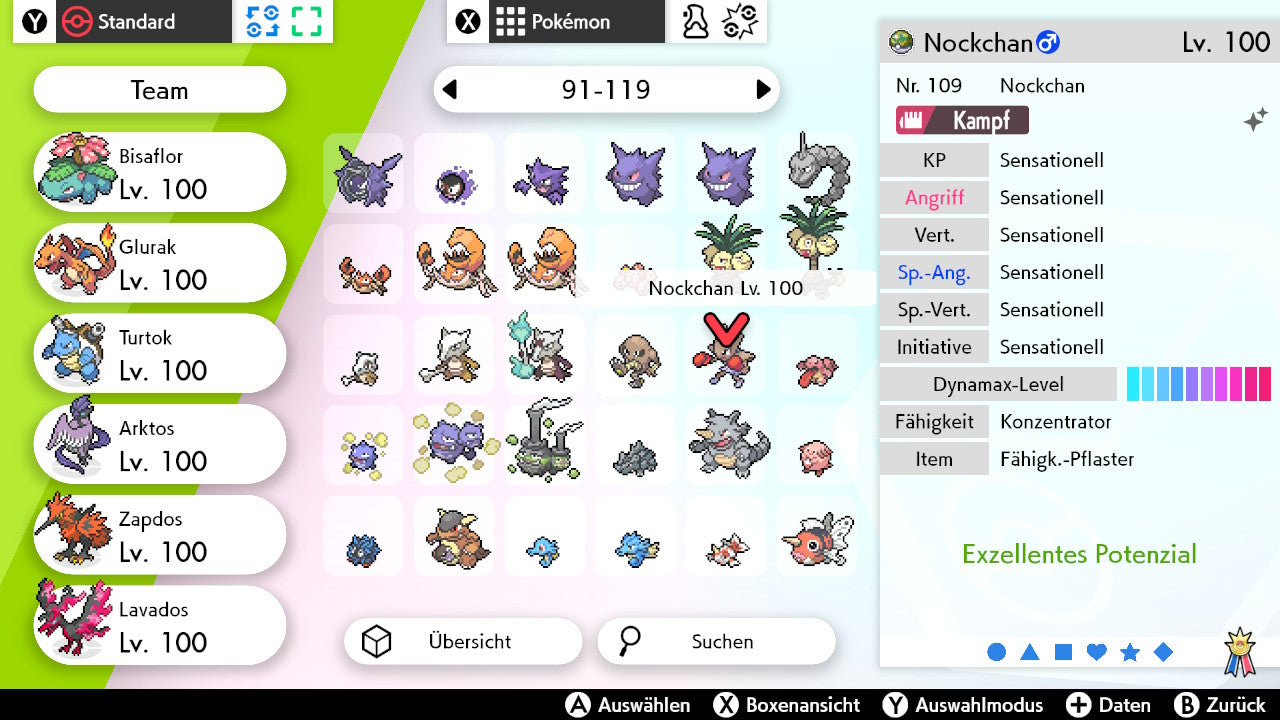Go to the previous box with left arrow
The width and height of the screenshot is (1280, 720).
(451, 89)
